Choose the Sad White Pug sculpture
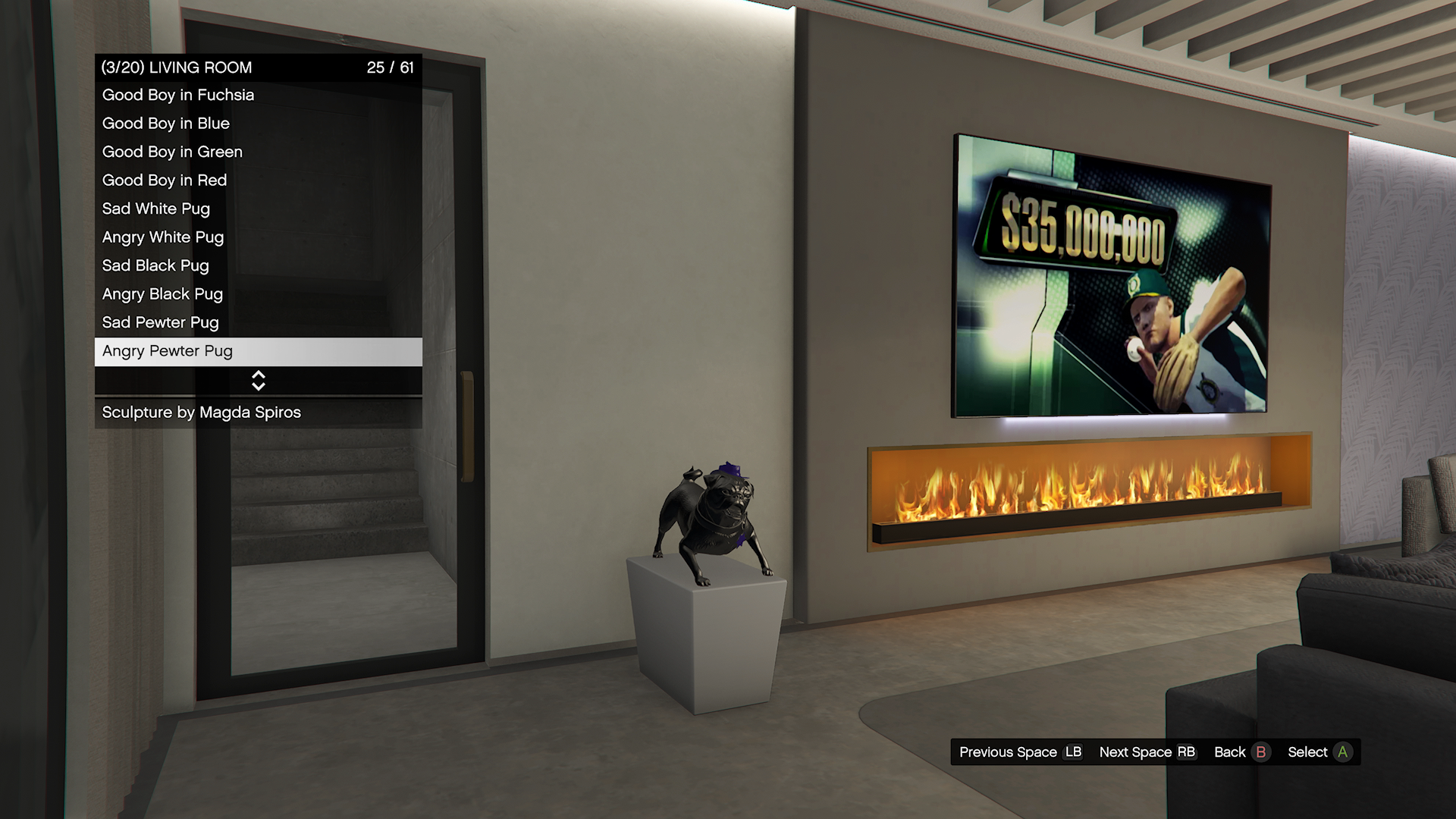1456x819 pixels. coord(258,209)
